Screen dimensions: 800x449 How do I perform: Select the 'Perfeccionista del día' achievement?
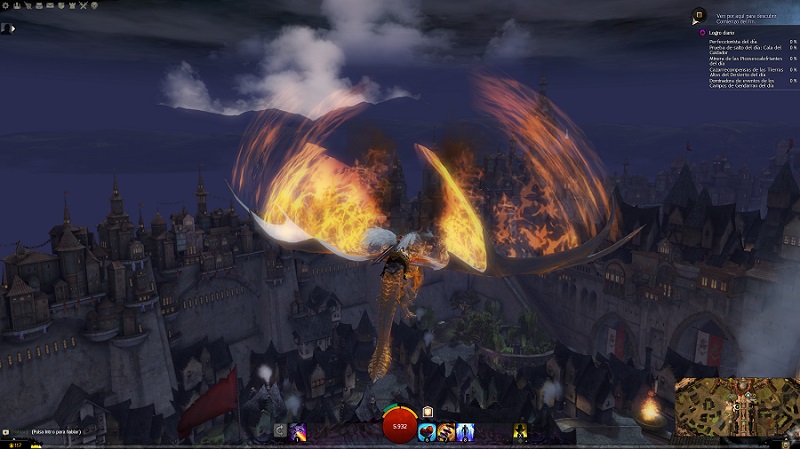pos(735,42)
